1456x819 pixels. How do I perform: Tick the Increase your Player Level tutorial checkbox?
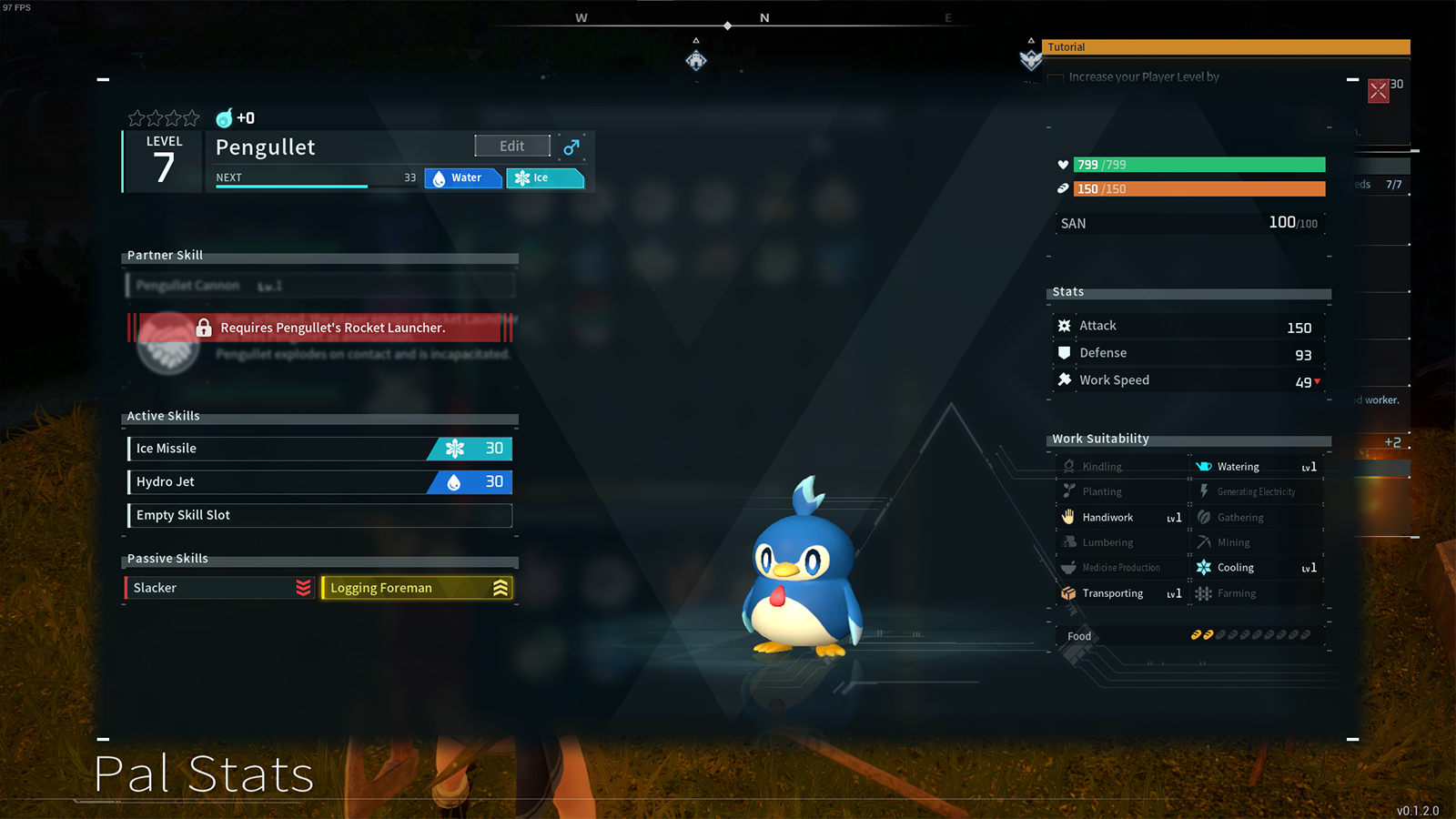(x=1055, y=78)
